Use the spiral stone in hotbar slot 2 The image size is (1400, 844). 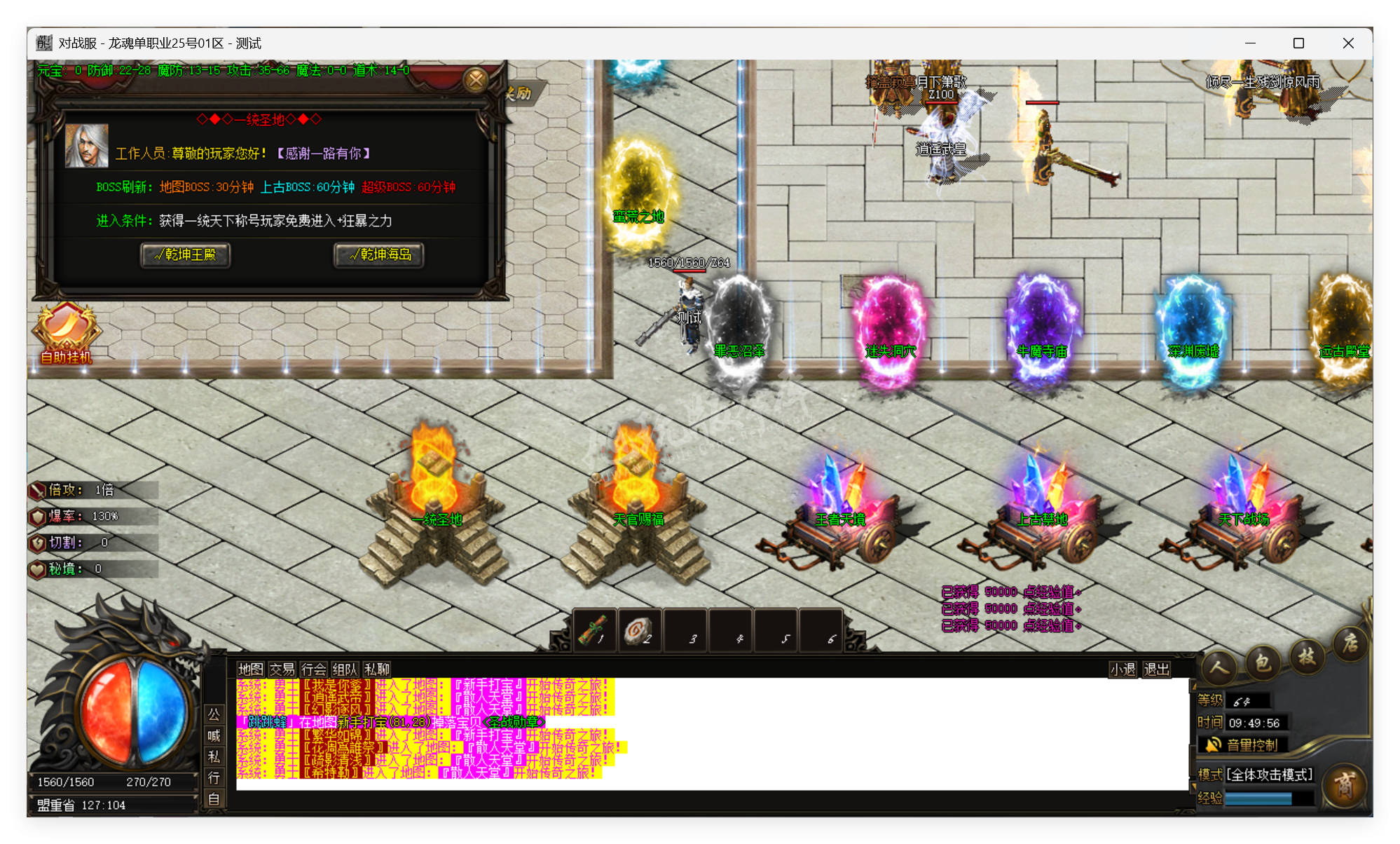[639, 630]
